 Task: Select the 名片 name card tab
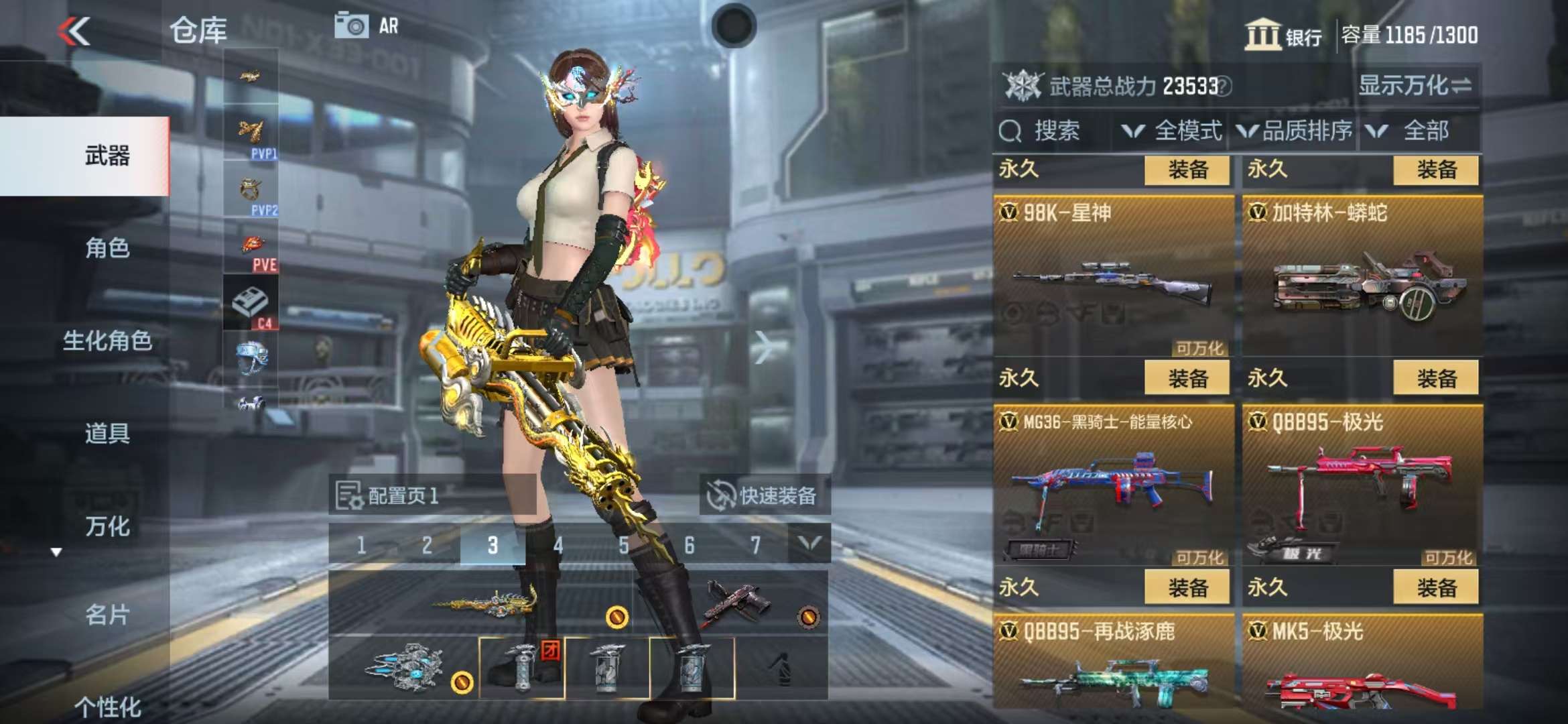pyautogui.click(x=107, y=614)
